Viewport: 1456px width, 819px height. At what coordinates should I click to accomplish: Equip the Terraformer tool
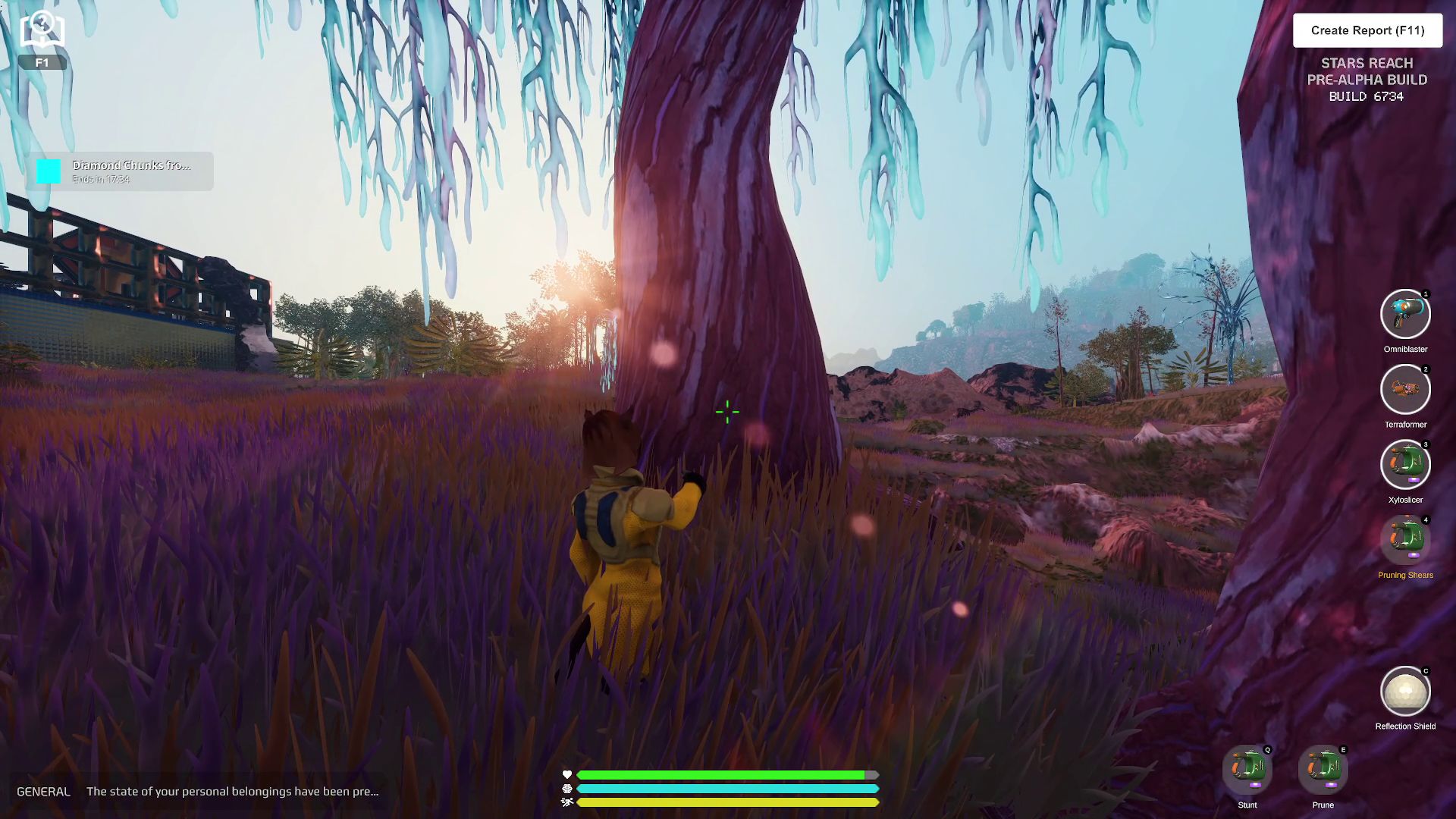pos(1405,390)
